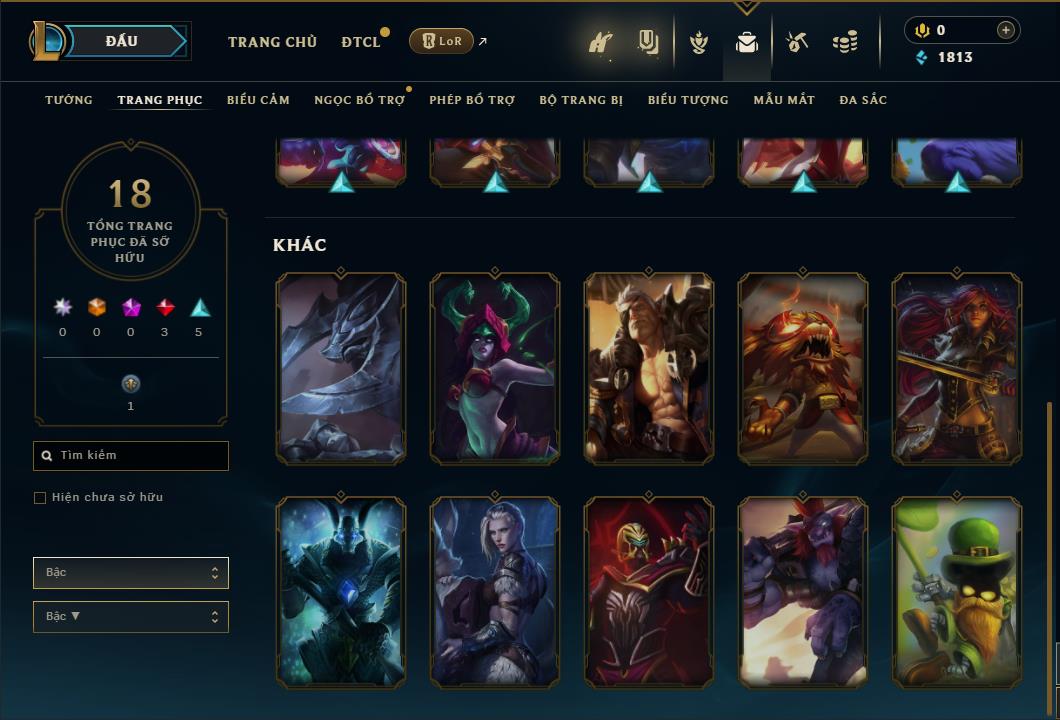Screen dimensions: 1060x720
Task: Switch to the TƯỚNG tab
Action: (x=69, y=100)
